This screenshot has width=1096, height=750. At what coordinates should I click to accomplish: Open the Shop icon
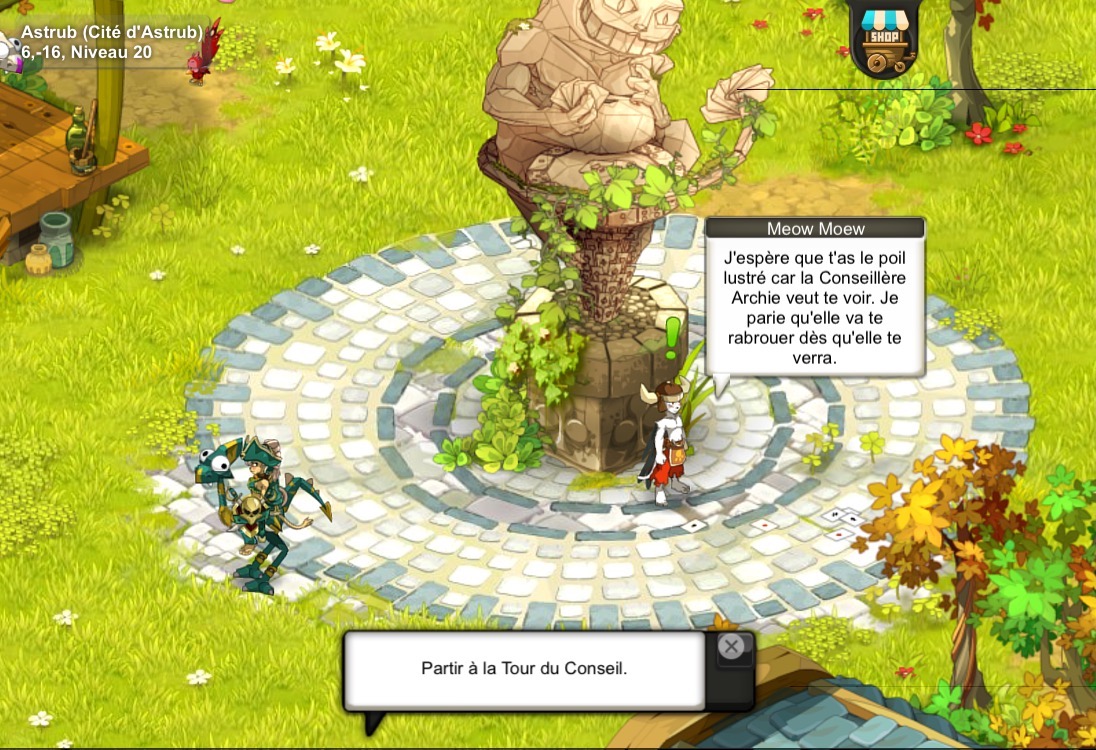click(x=885, y=39)
